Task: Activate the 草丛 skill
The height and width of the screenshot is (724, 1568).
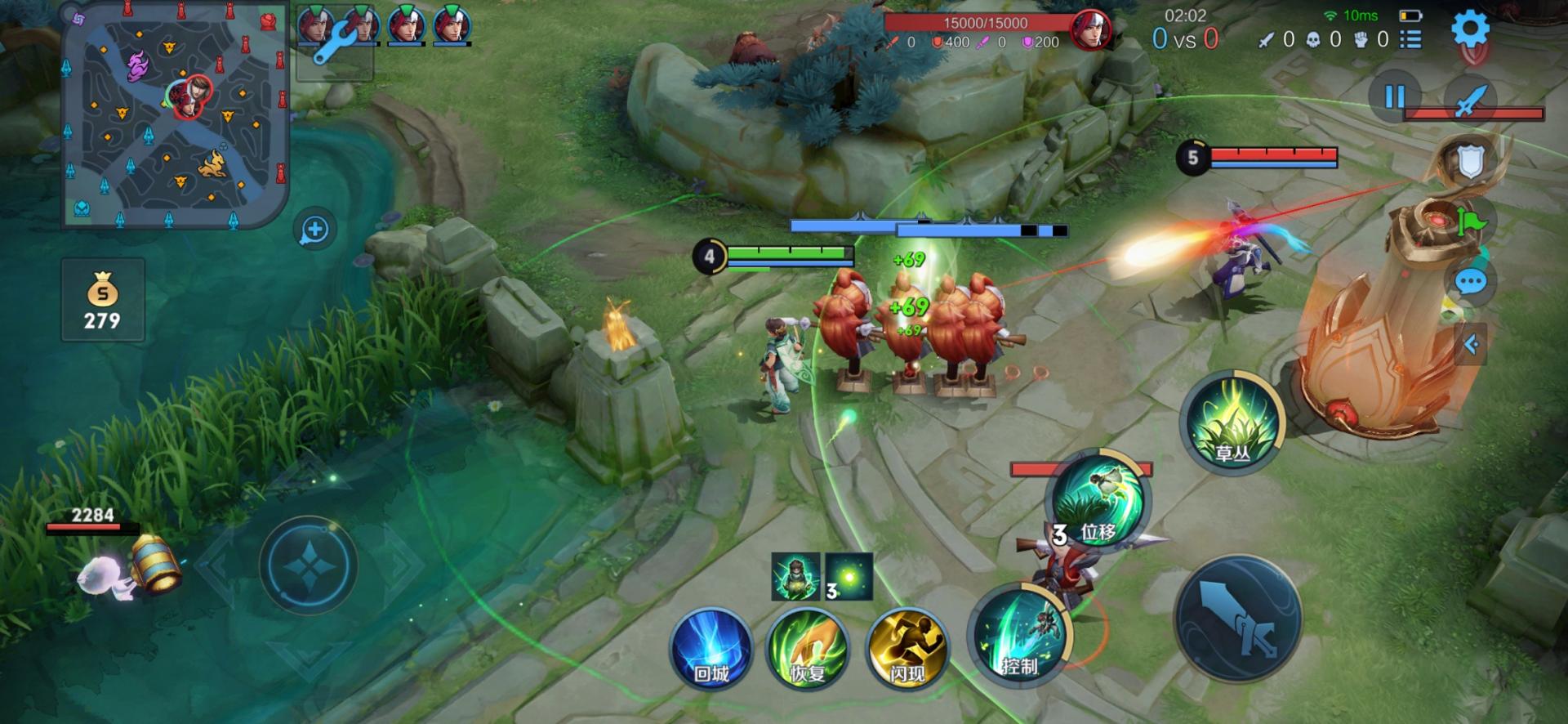Action: pos(1232,421)
